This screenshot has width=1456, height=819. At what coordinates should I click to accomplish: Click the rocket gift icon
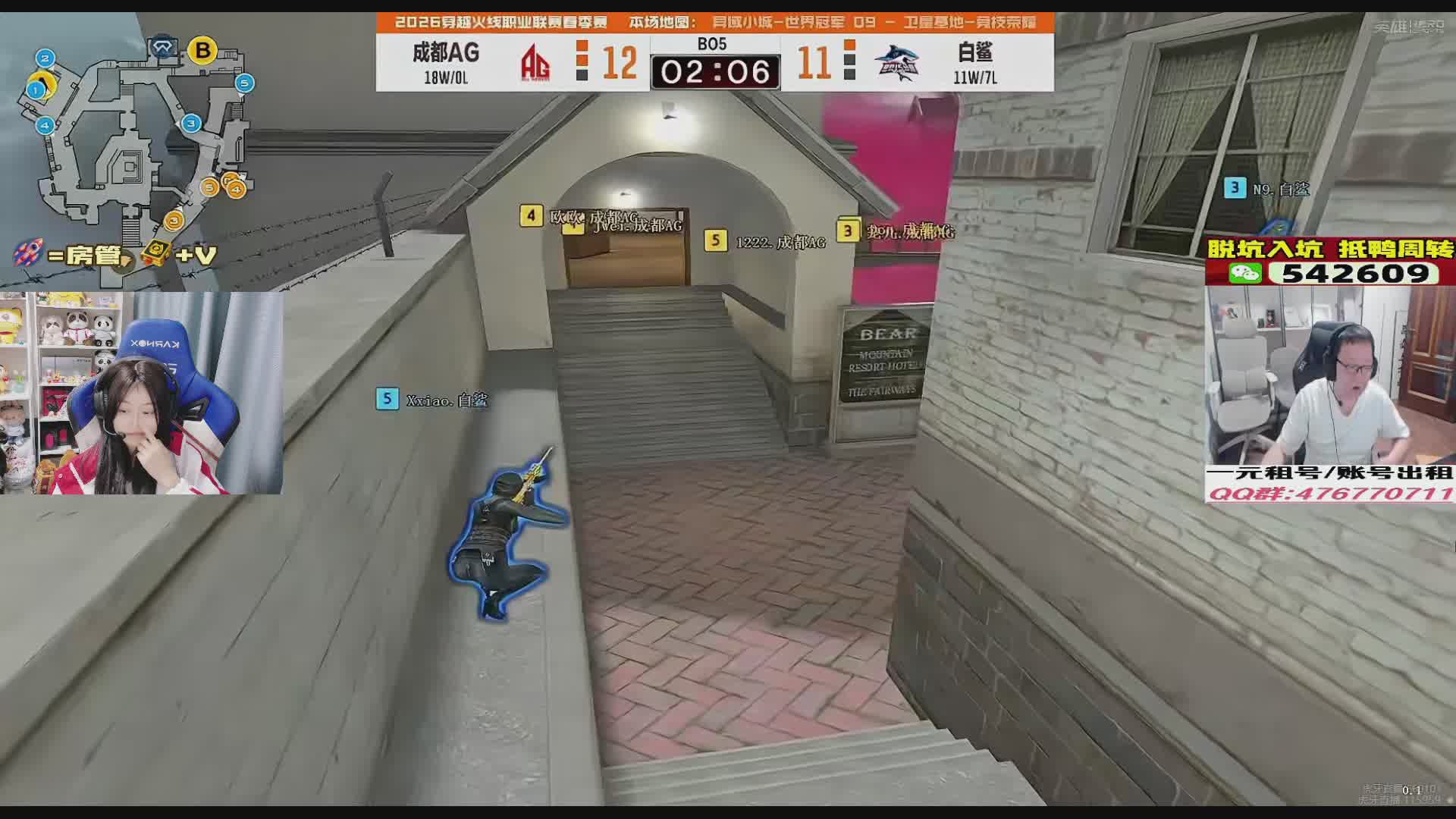pyautogui.click(x=29, y=253)
